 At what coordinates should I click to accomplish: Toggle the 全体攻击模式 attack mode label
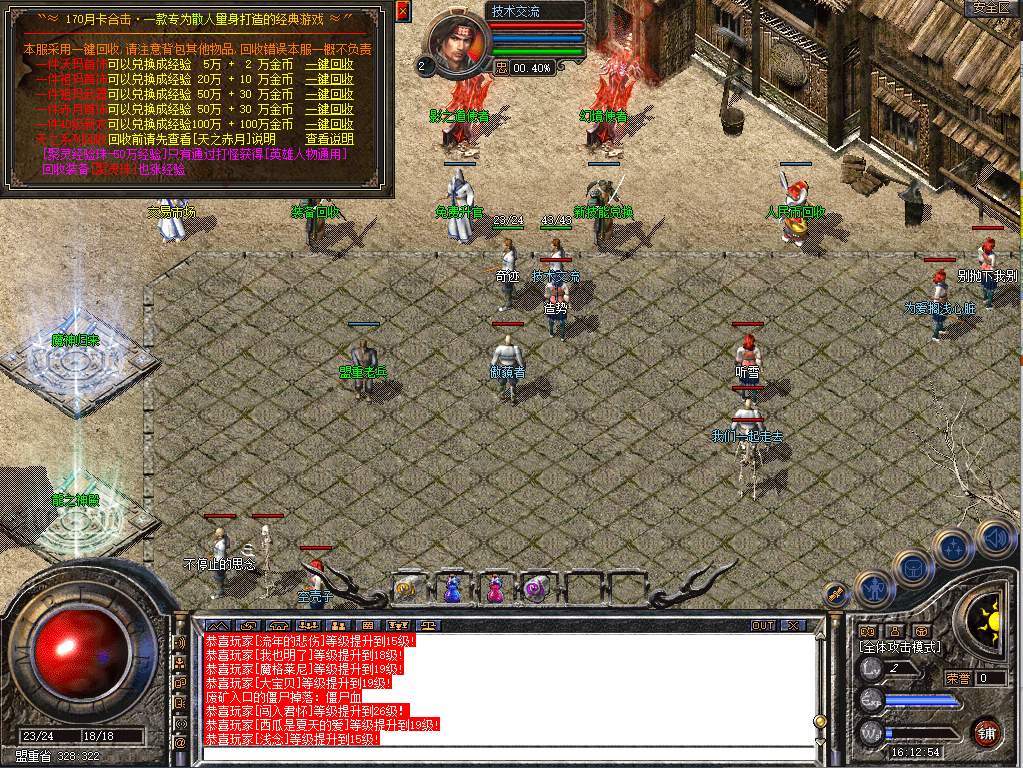(900, 647)
